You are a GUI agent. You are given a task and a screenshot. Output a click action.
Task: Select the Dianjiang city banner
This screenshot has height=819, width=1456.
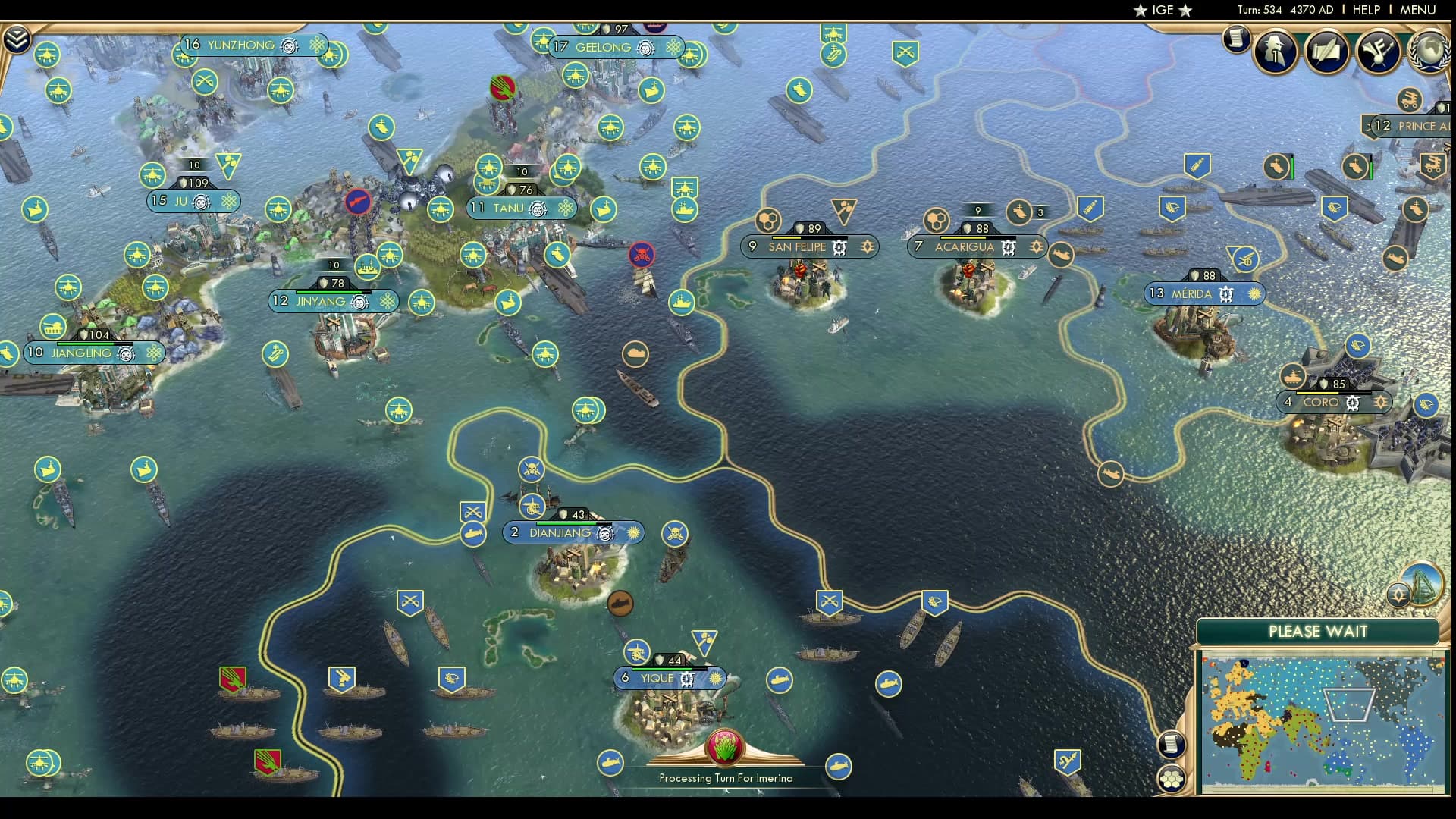click(559, 533)
